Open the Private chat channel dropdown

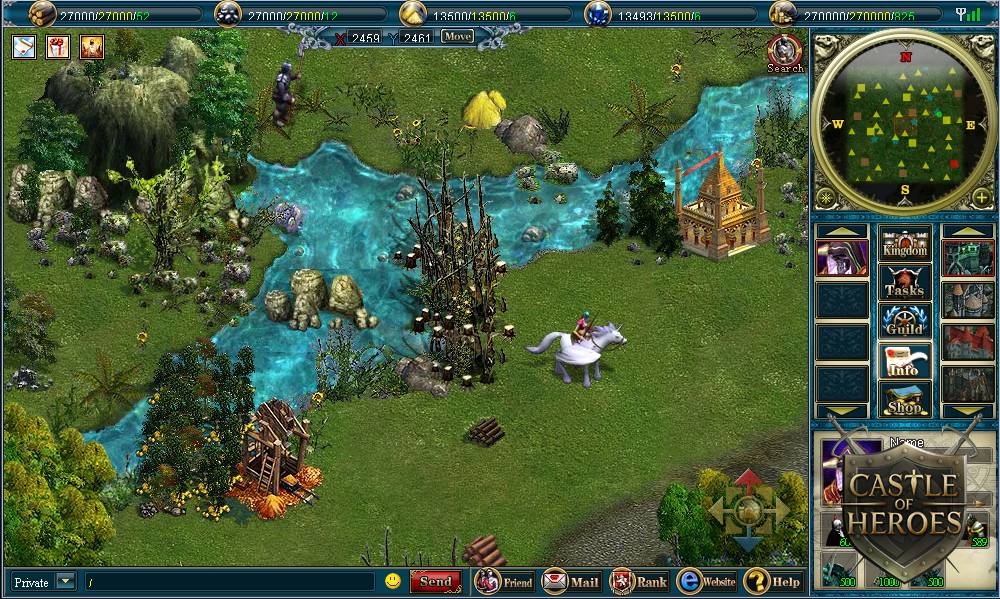pyautogui.click(x=66, y=581)
